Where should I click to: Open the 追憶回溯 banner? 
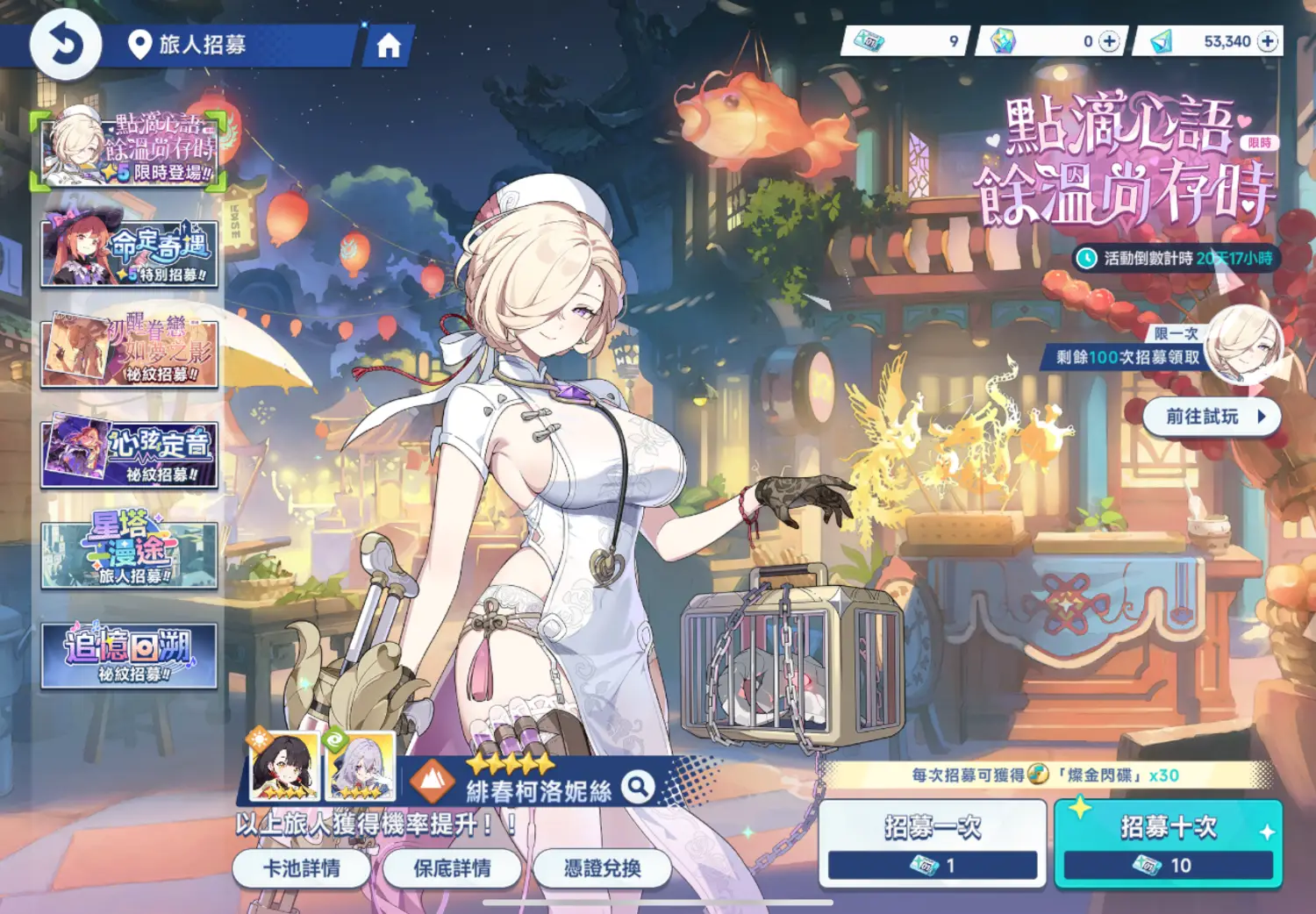point(129,655)
